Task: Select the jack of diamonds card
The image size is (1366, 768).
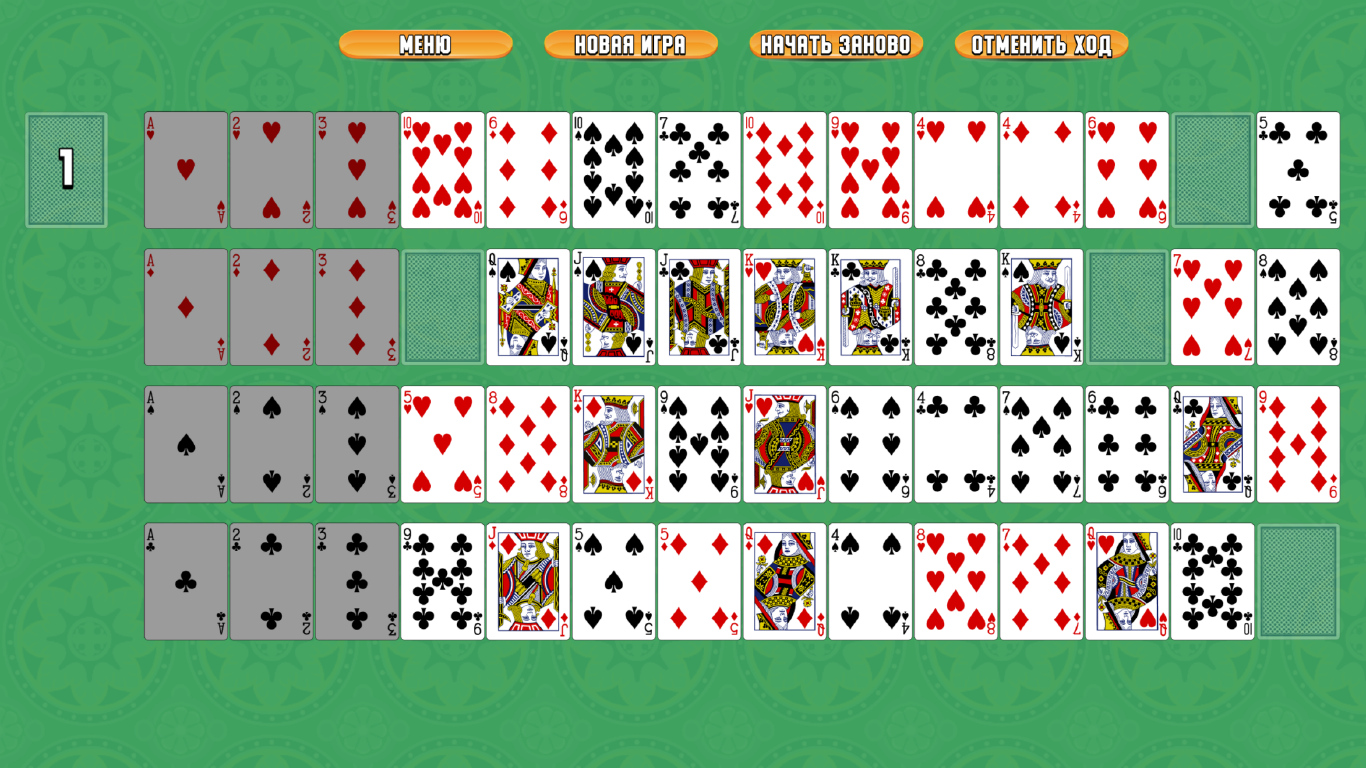Action: pyautogui.click(x=527, y=580)
